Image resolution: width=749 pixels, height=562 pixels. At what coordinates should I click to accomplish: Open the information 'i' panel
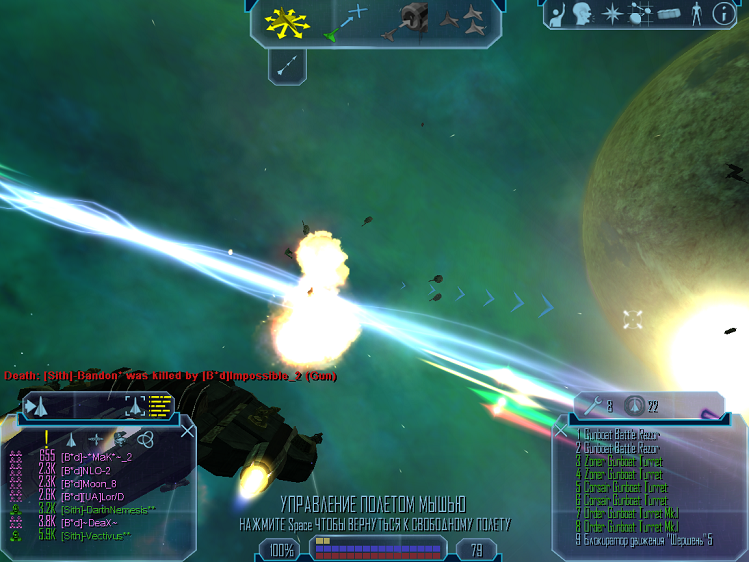click(x=721, y=14)
